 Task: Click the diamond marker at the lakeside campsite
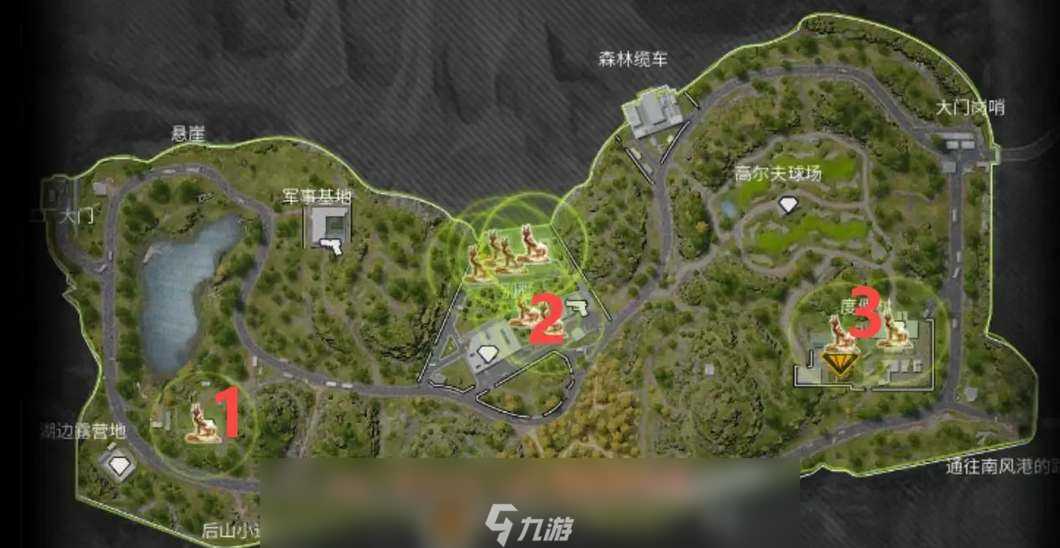coord(121,465)
